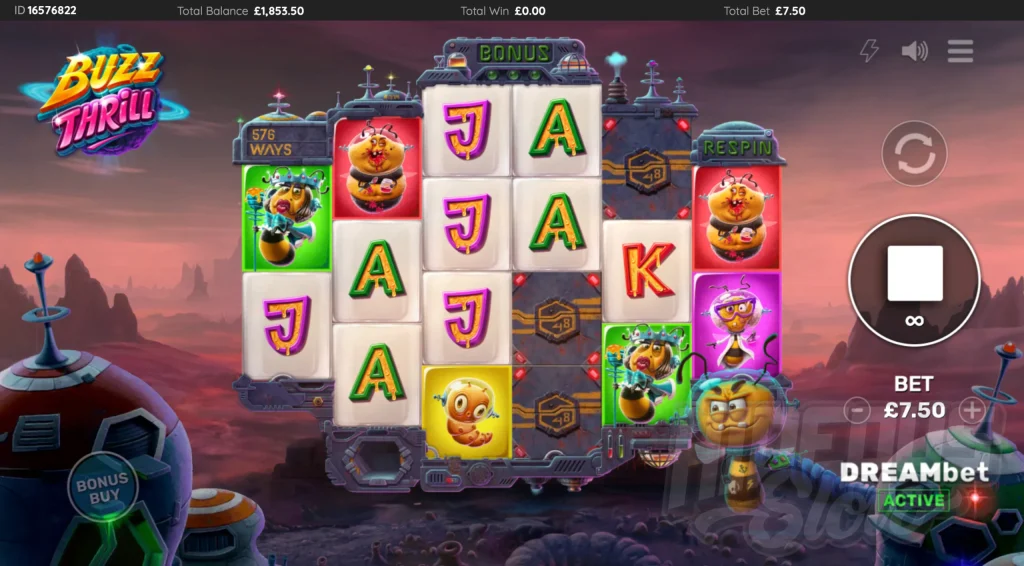
Task: Increase the bet with the plus button
Action: click(x=972, y=409)
